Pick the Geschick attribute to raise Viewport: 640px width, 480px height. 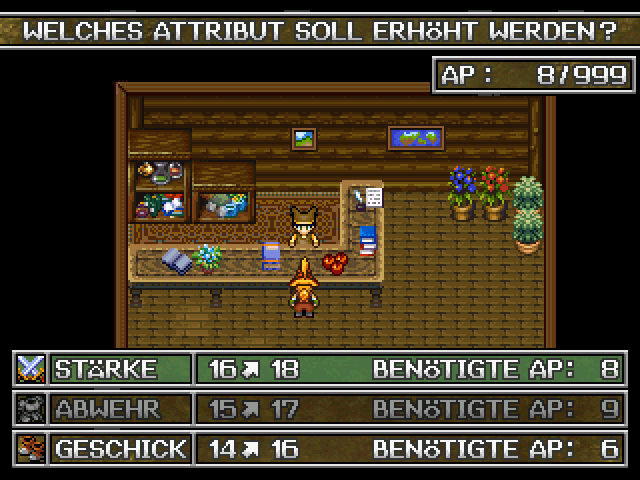tap(120, 447)
